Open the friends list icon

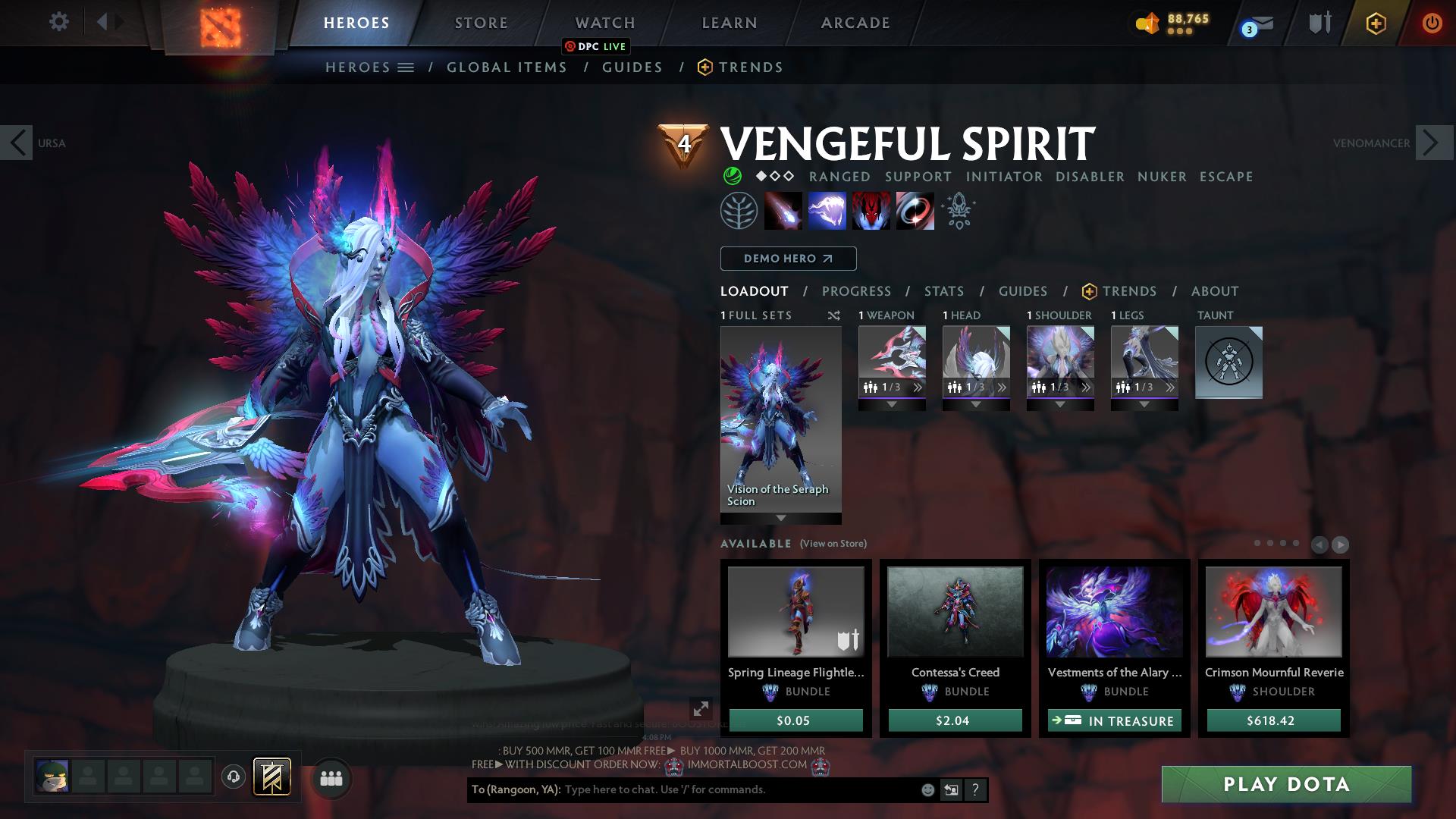click(x=331, y=778)
